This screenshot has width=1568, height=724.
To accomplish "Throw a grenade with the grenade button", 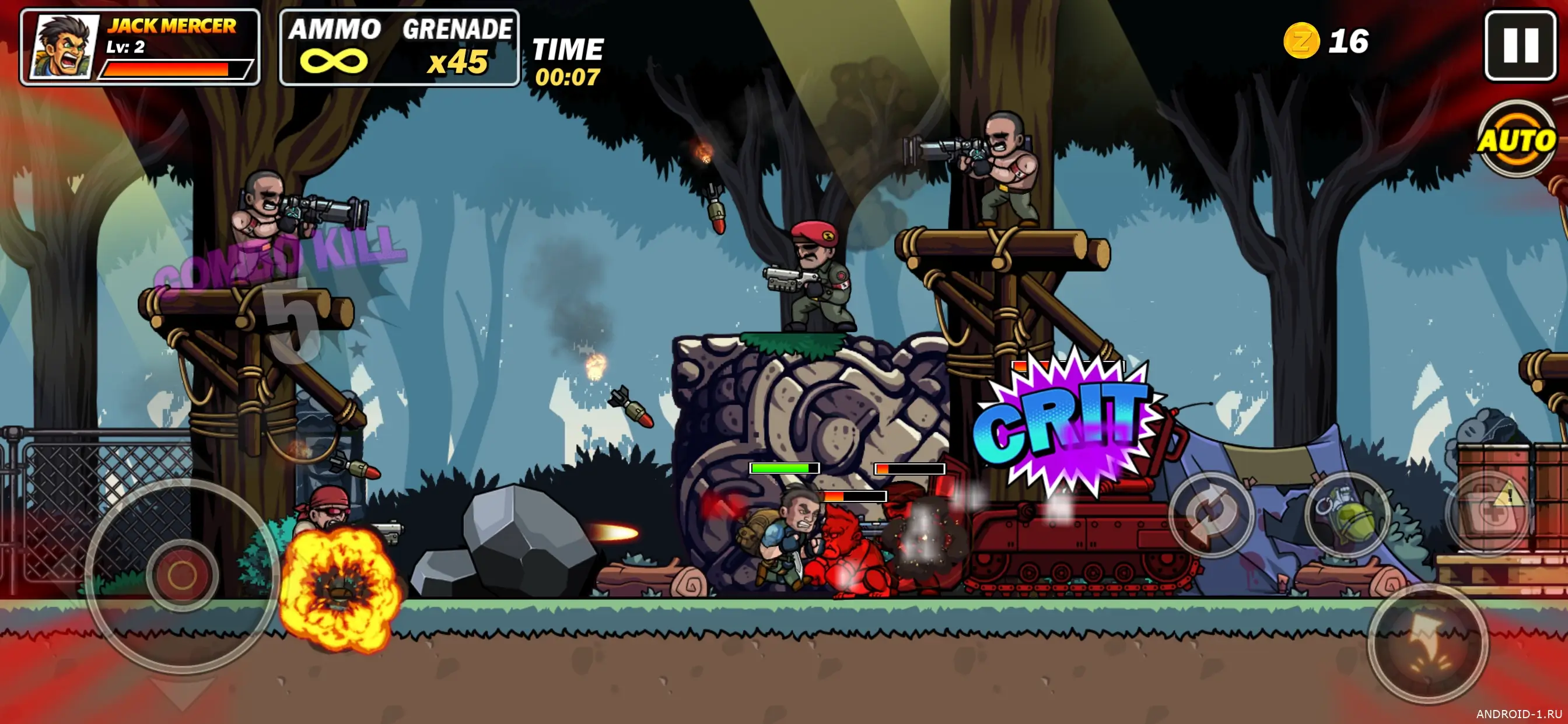I will [1347, 515].
